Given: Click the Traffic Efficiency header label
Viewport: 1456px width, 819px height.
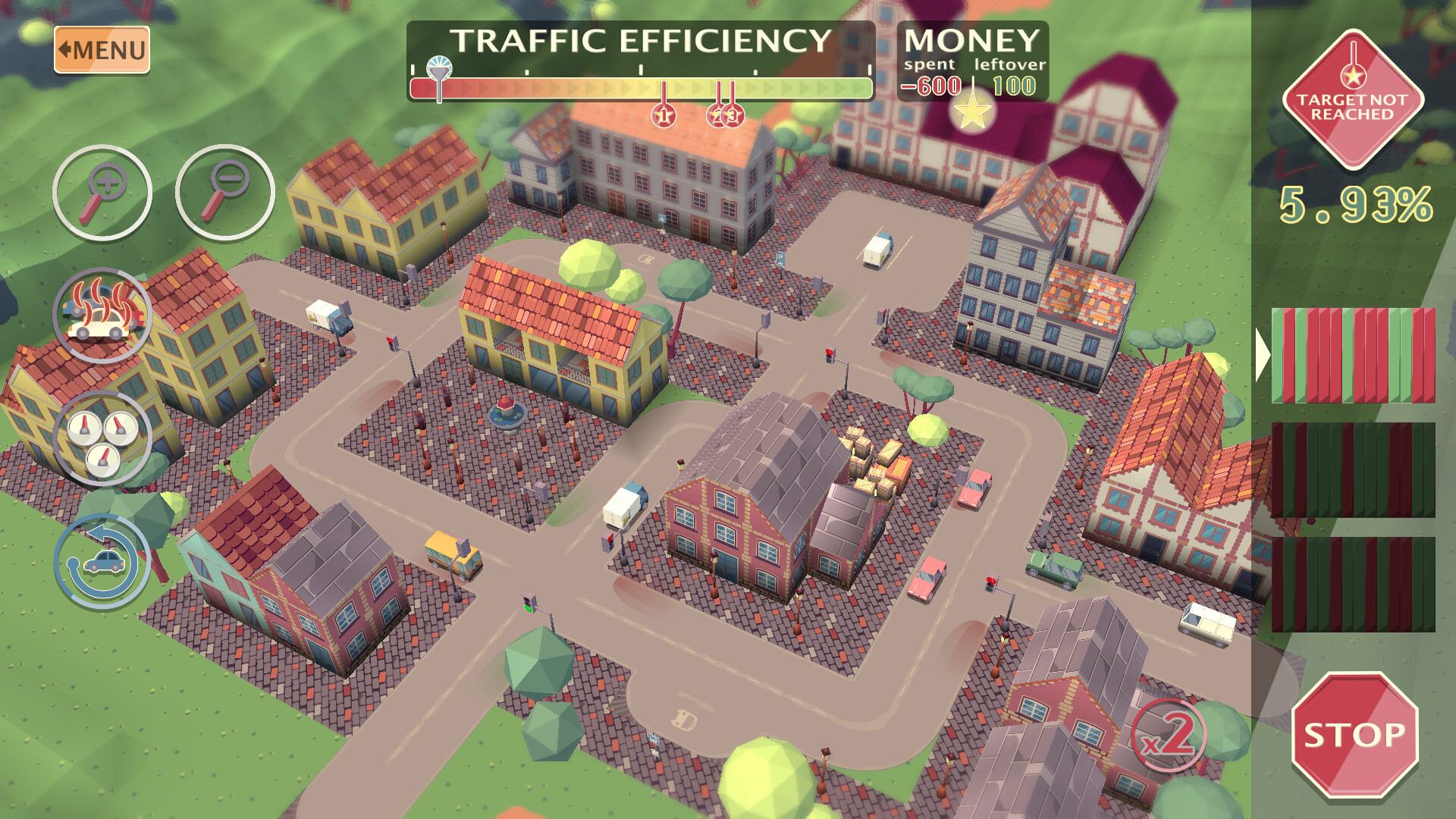Looking at the screenshot, I should click(x=641, y=42).
